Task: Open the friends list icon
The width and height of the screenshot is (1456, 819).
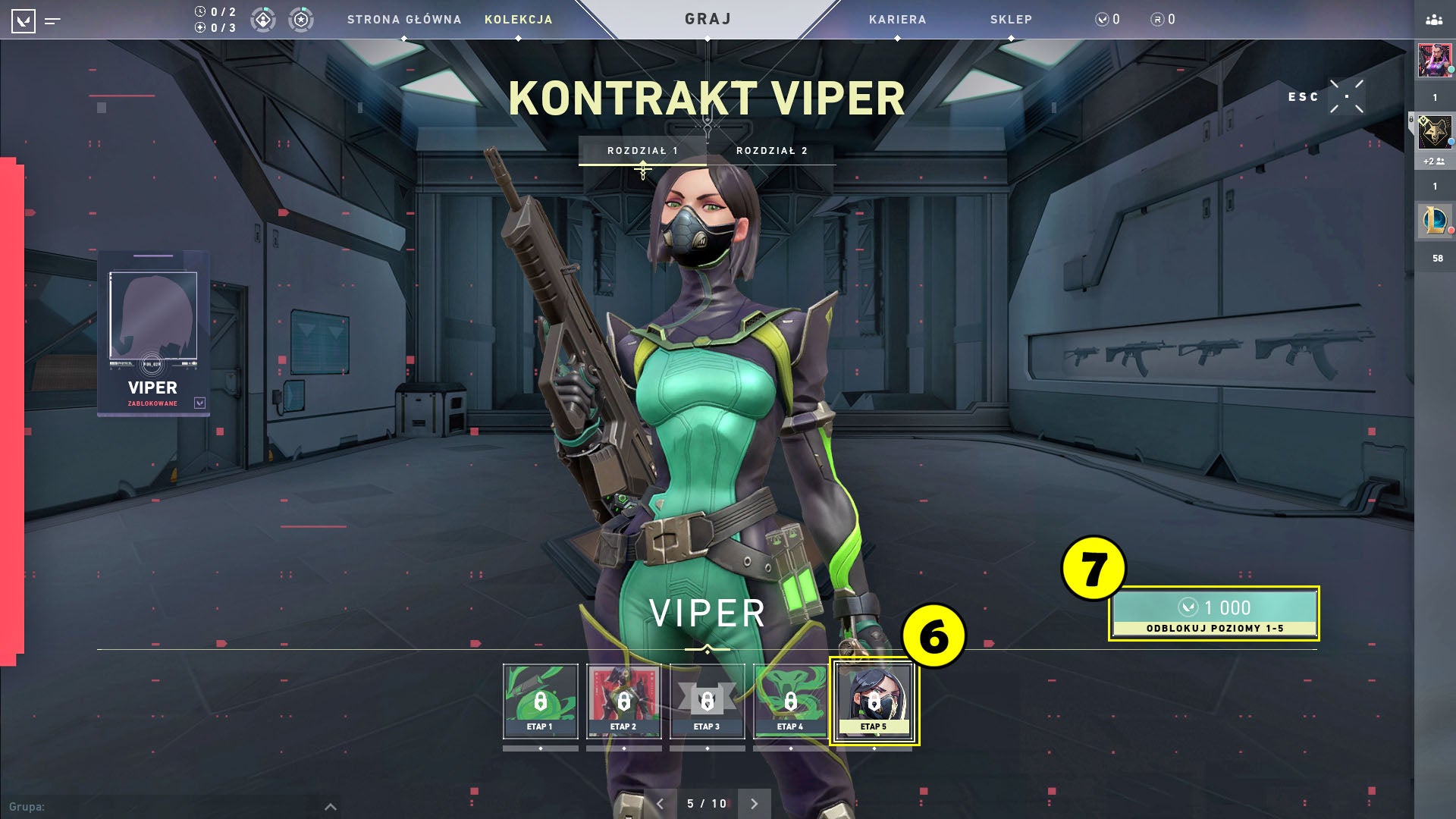Action: (1434, 20)
